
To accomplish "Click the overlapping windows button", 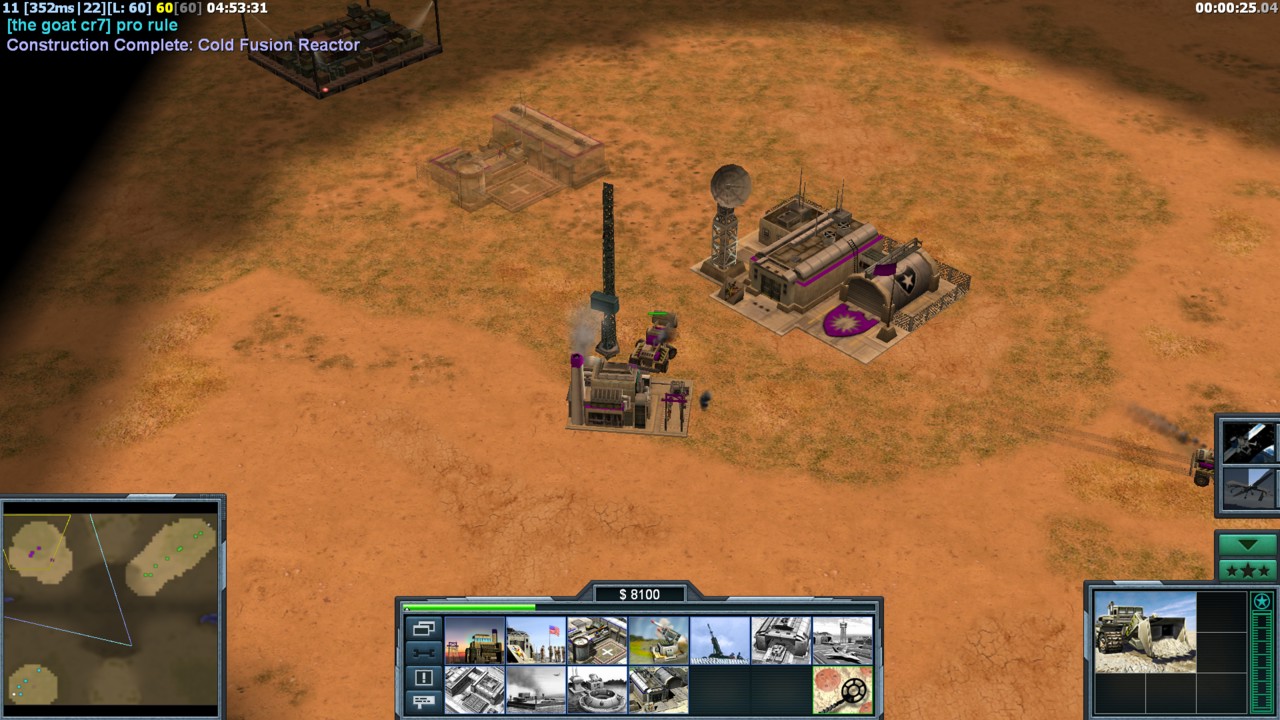I will [423, 629].
